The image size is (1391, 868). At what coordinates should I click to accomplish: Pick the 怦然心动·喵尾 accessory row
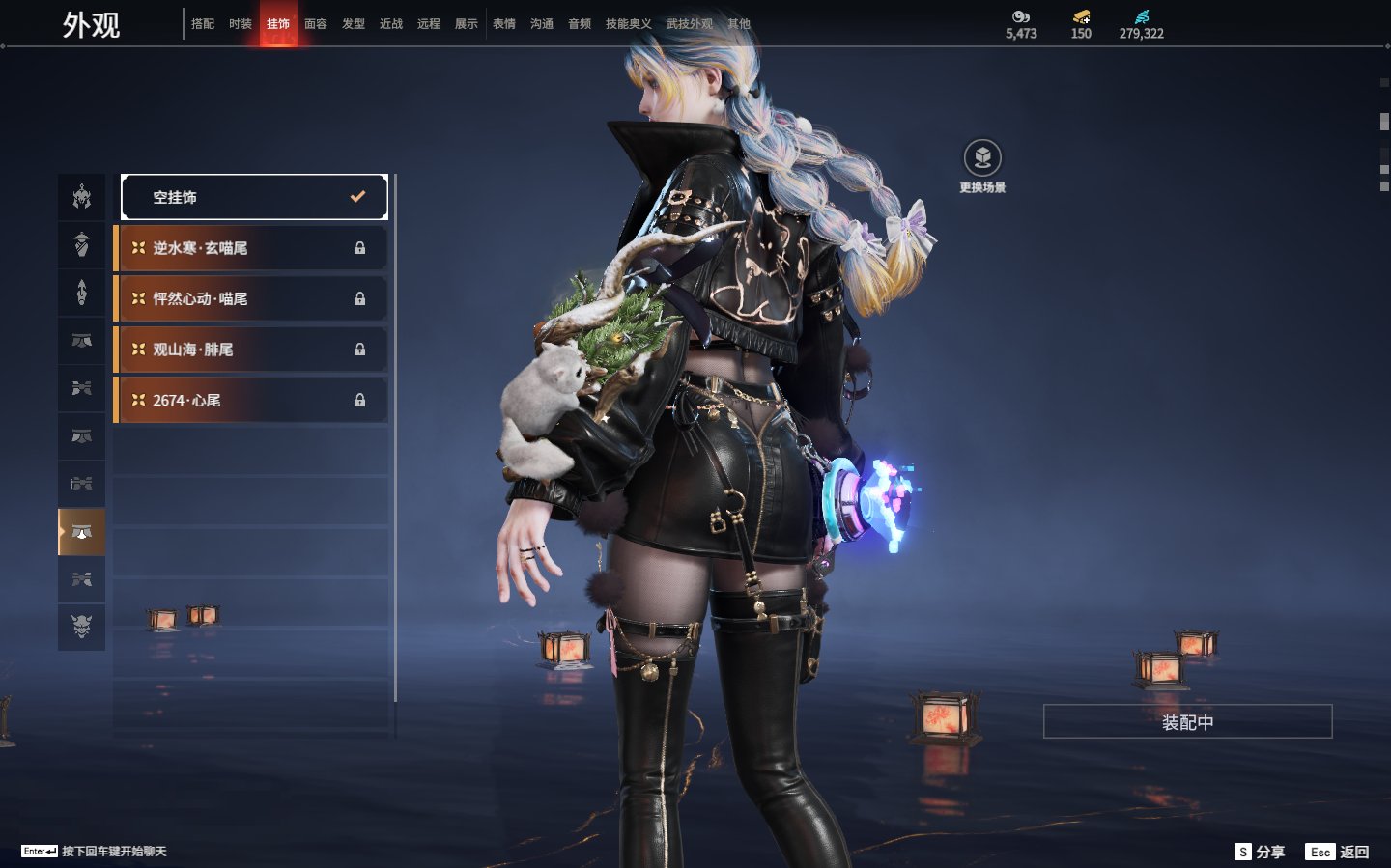point(251,299)
